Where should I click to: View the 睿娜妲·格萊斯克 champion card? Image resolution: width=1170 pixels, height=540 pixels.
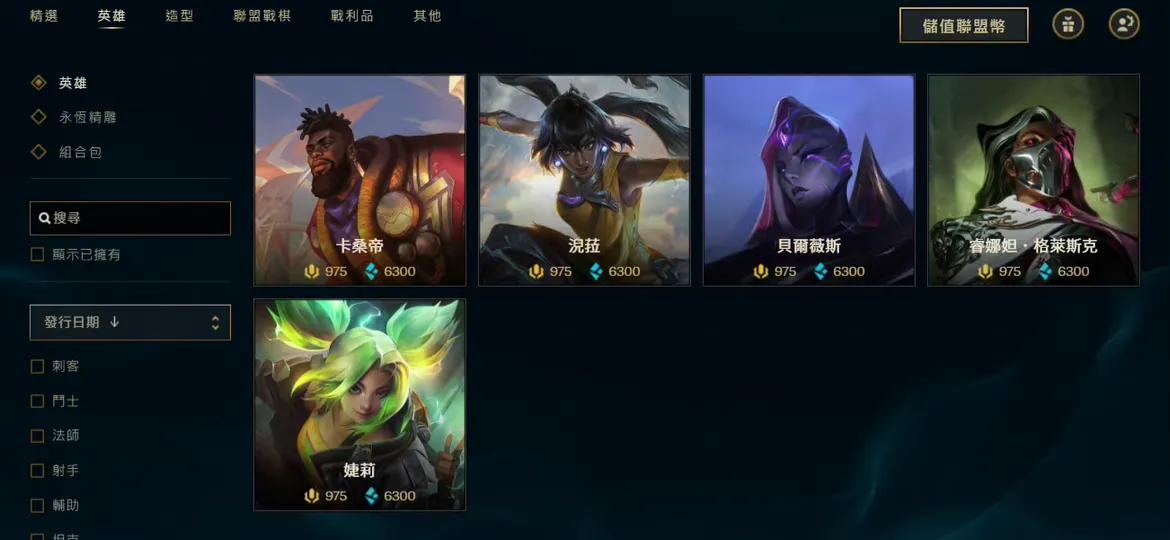tap(1033, 180)
